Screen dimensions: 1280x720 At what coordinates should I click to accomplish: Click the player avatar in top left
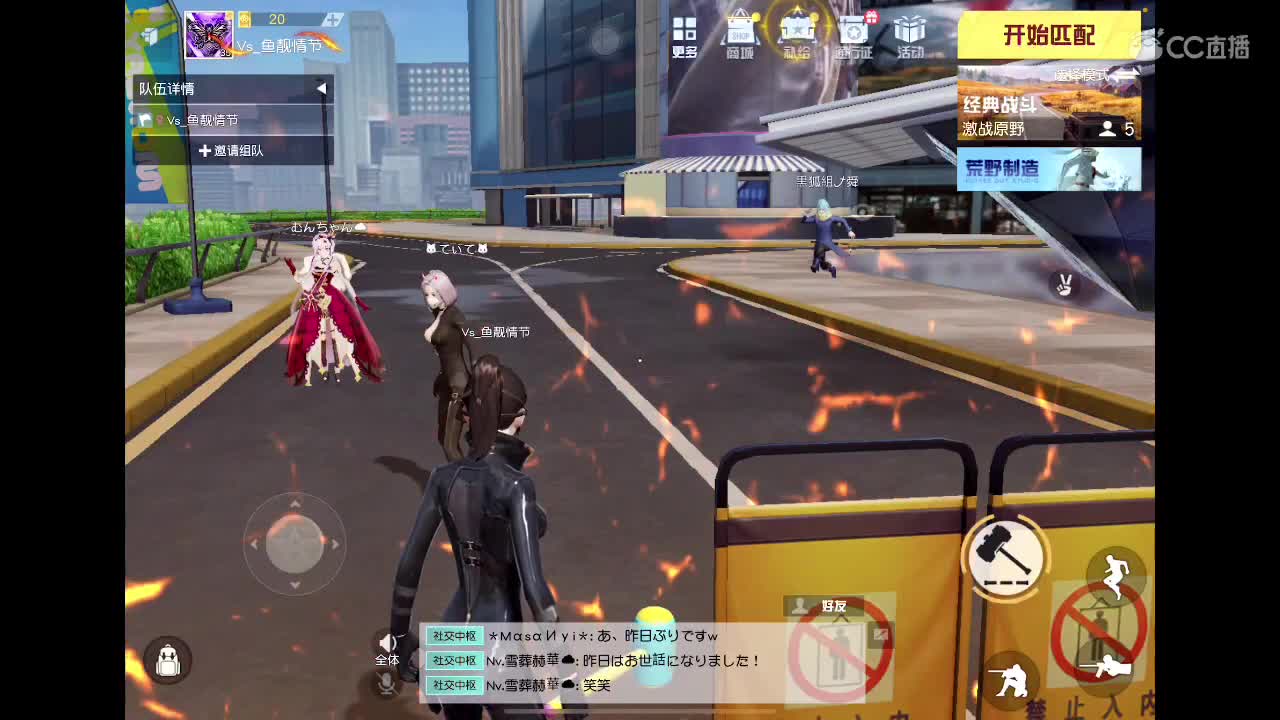pos(208,33)
